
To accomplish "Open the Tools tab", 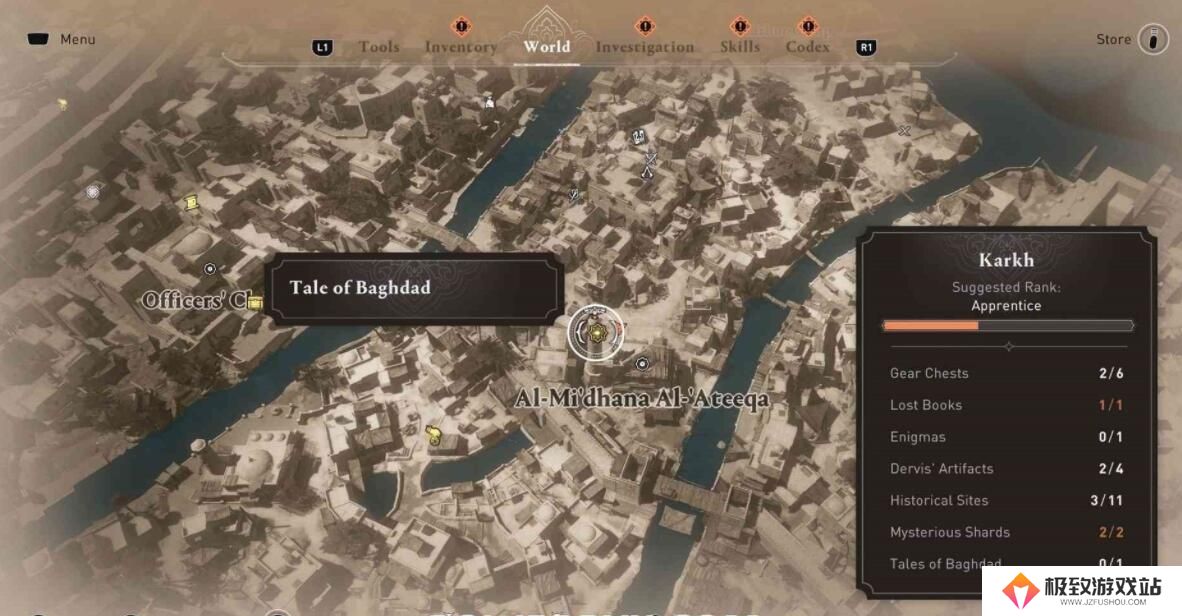I will 378,47.
